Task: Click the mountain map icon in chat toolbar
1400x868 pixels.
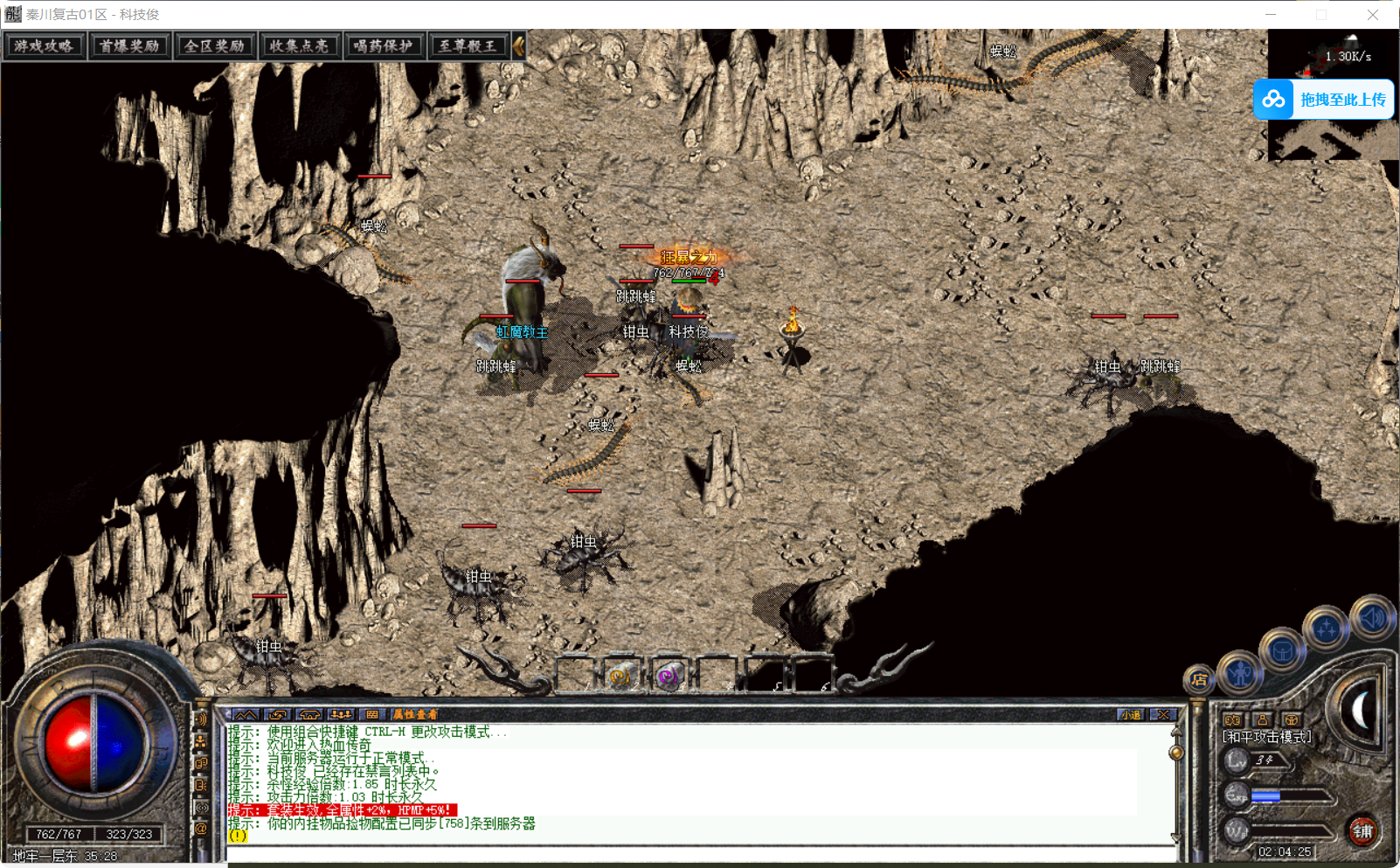Action: pos(247,713)
